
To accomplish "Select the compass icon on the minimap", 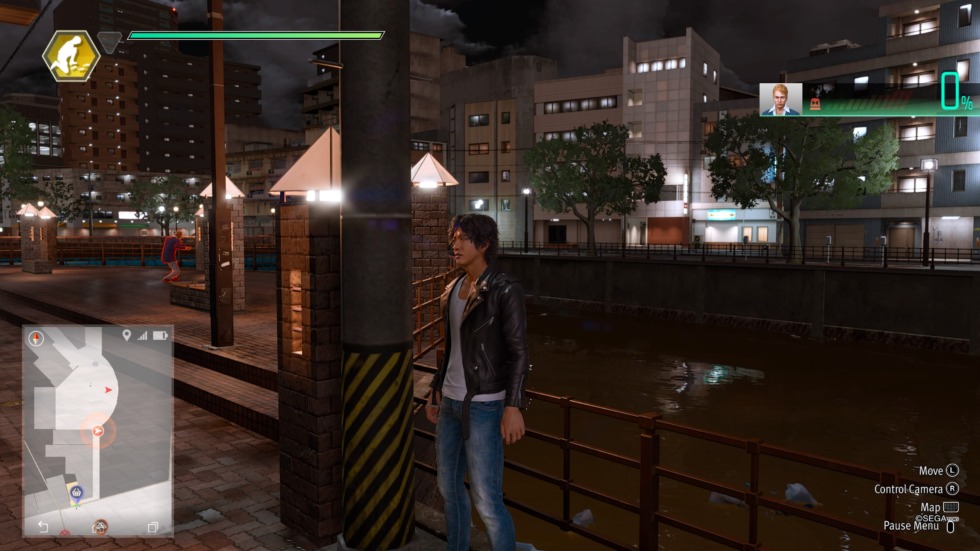I will [37, 338].
